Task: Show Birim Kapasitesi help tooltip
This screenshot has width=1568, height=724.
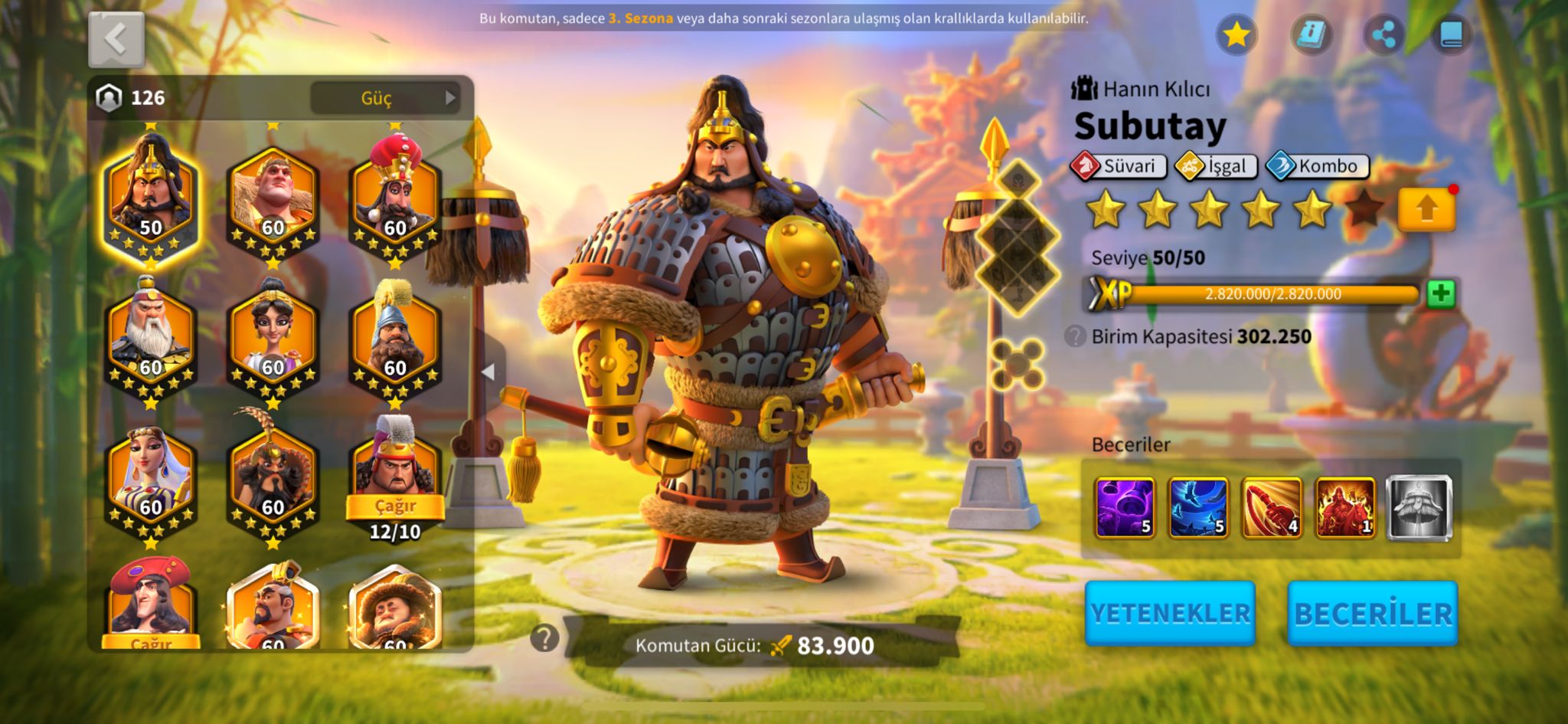Action: pos(1076,336)
